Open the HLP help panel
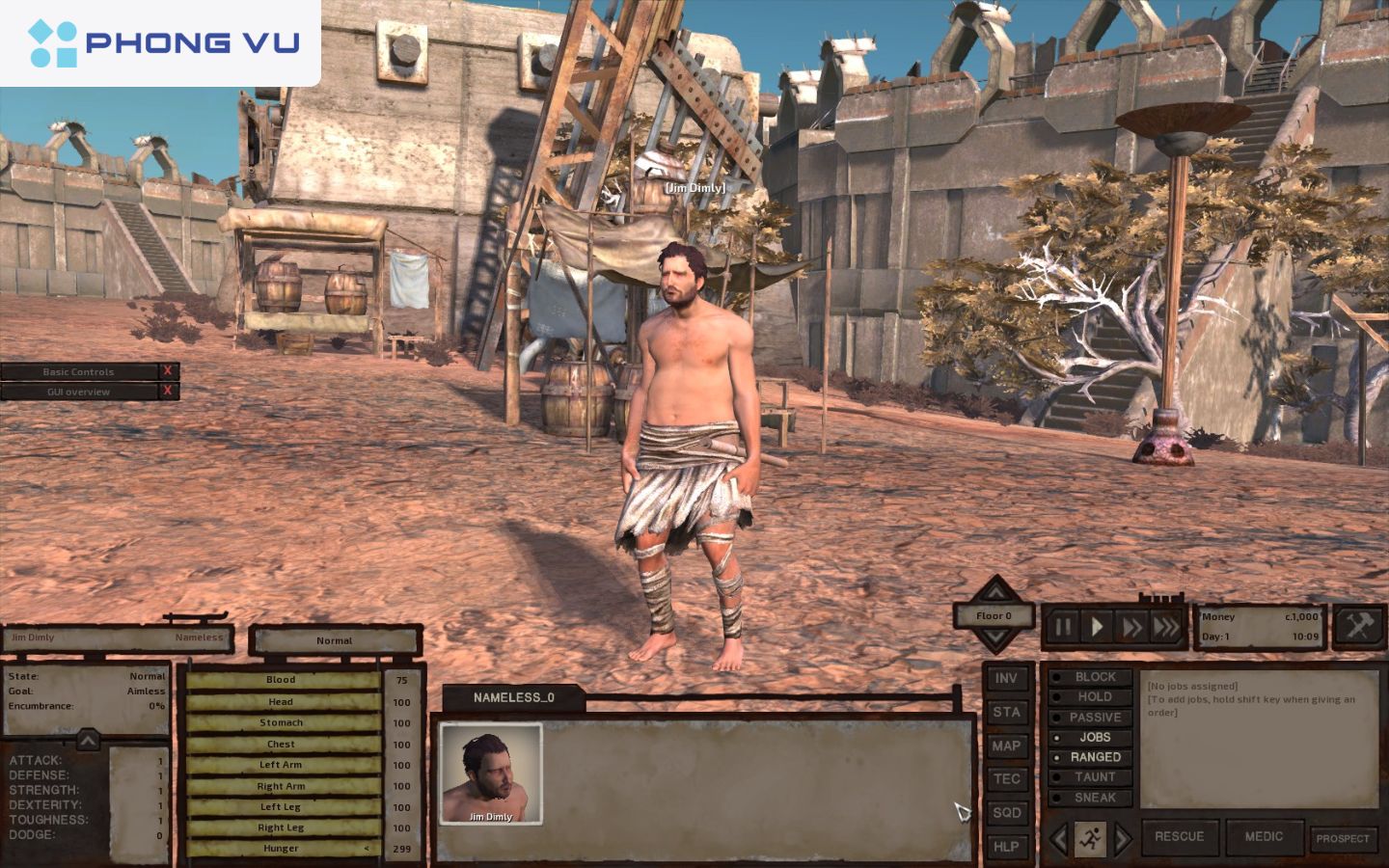Image resolution: width=1389 pixels, height=868 pixels. coord(1006,847)
